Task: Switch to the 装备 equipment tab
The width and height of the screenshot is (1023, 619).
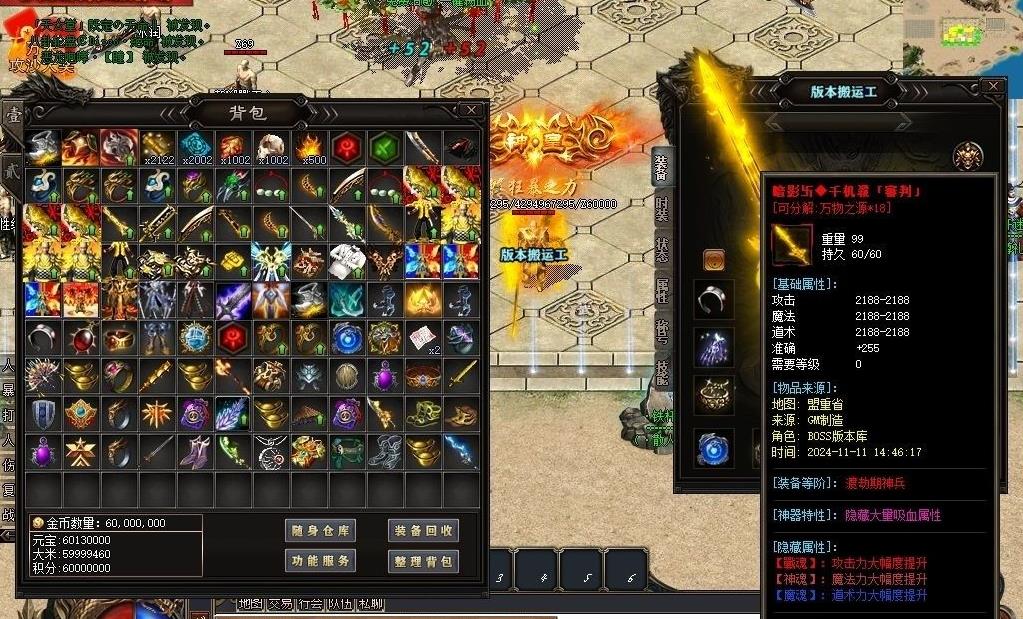Action: coord(661,167)
